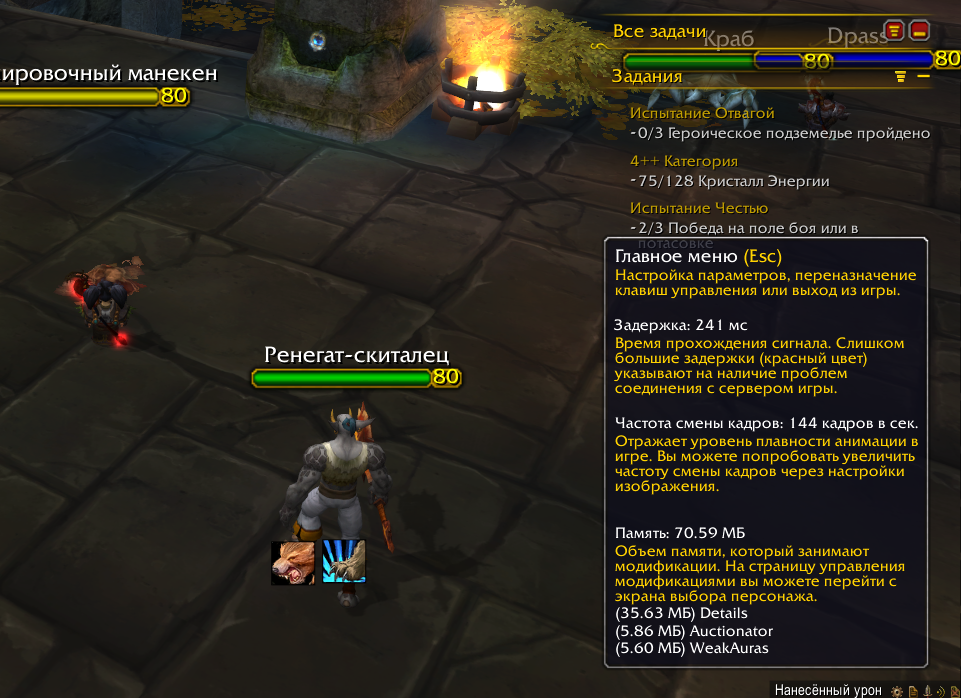Activate the snarling wolf ability icon
This screenshot has width=961, height=698.
(294, 562)
